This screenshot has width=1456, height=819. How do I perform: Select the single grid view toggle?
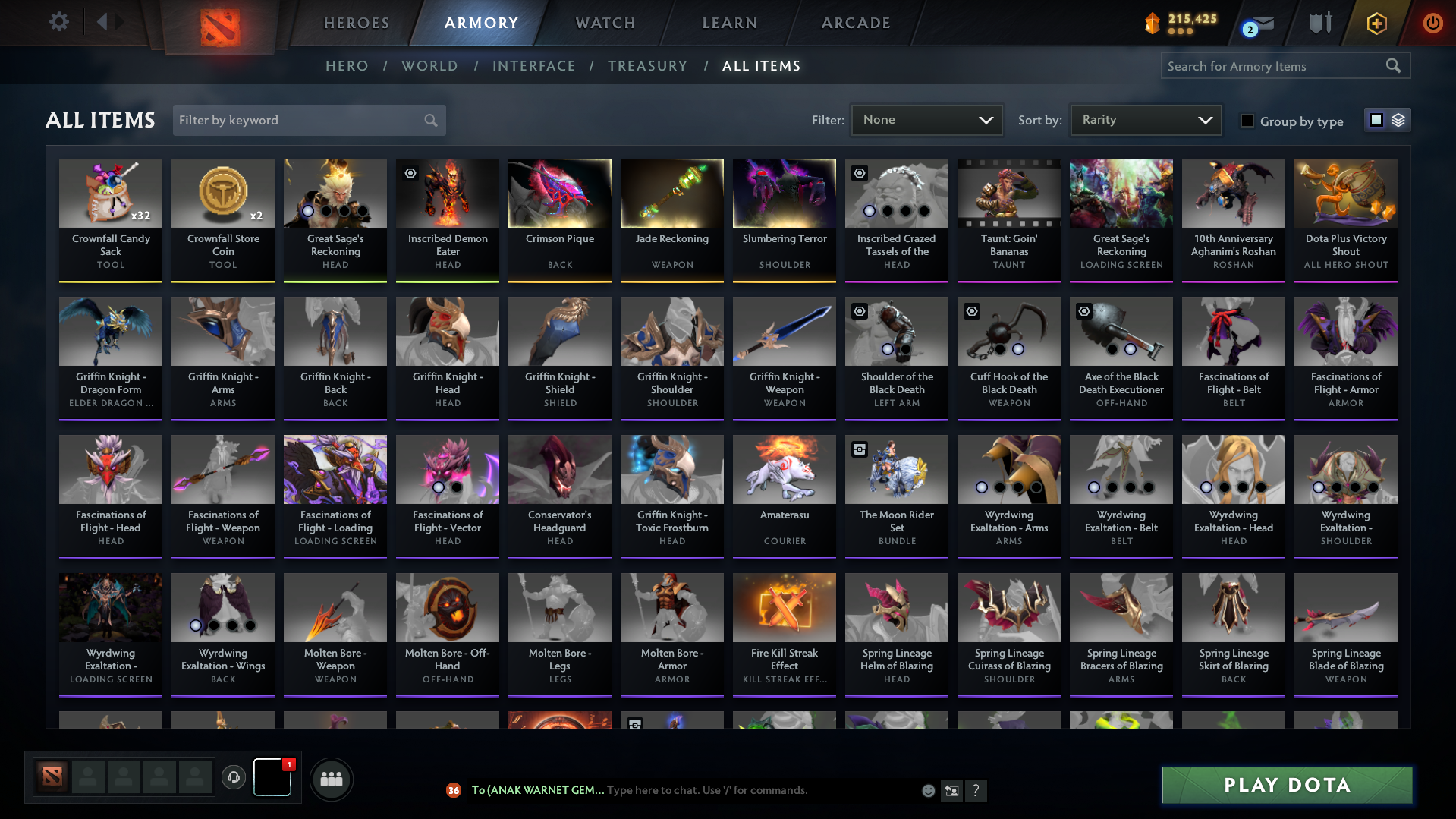click(x=1376, y=120)
